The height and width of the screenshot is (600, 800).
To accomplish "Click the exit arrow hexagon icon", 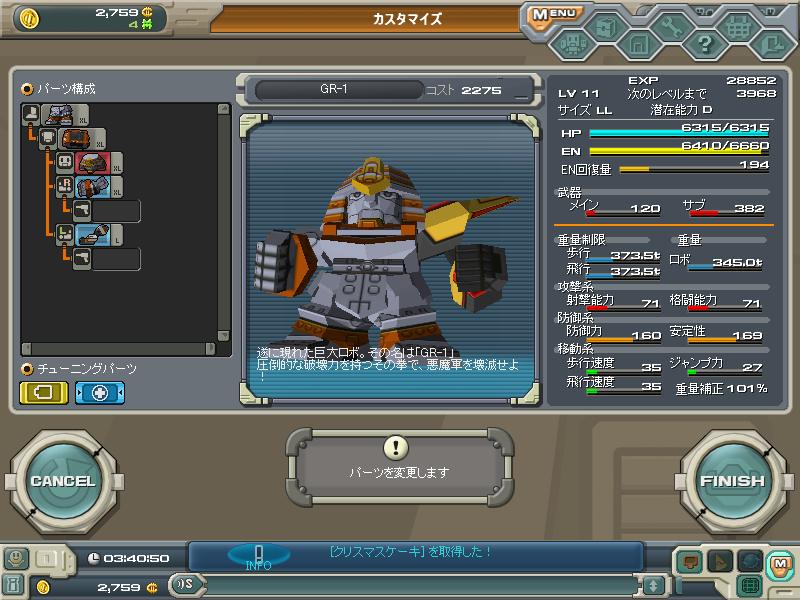I will click(769, 44).
